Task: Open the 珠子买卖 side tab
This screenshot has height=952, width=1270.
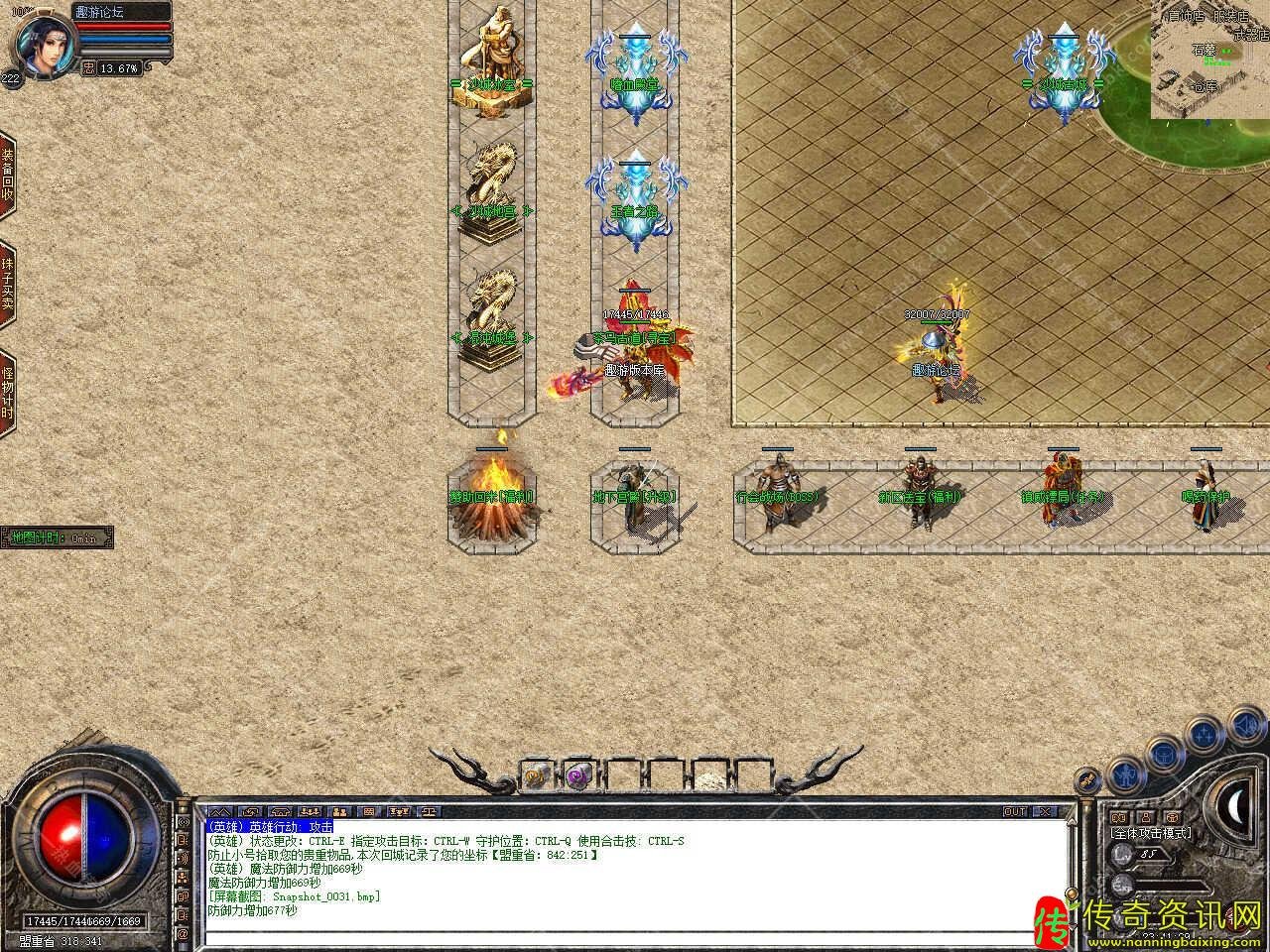Action: pos(8,286)
